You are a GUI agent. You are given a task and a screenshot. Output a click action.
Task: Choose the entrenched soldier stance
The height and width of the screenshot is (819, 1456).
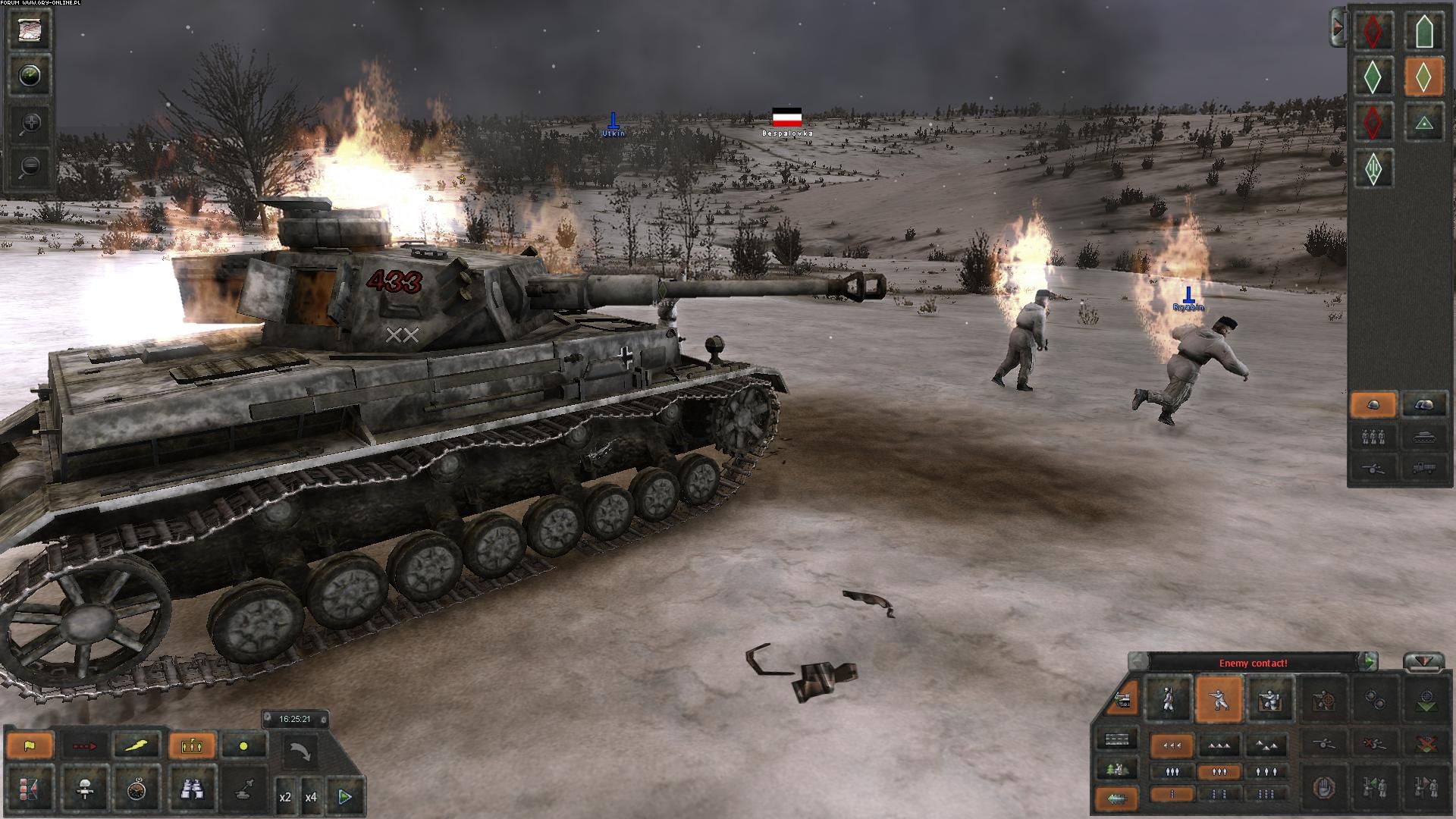pos(1269,700)
